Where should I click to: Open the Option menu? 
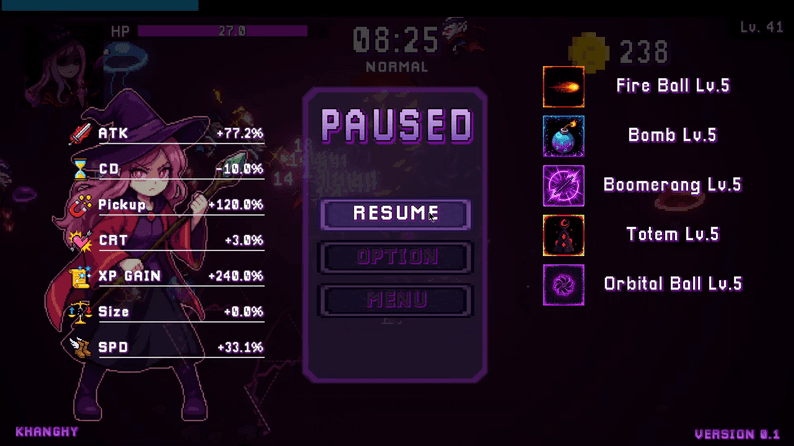pos(395,257)
